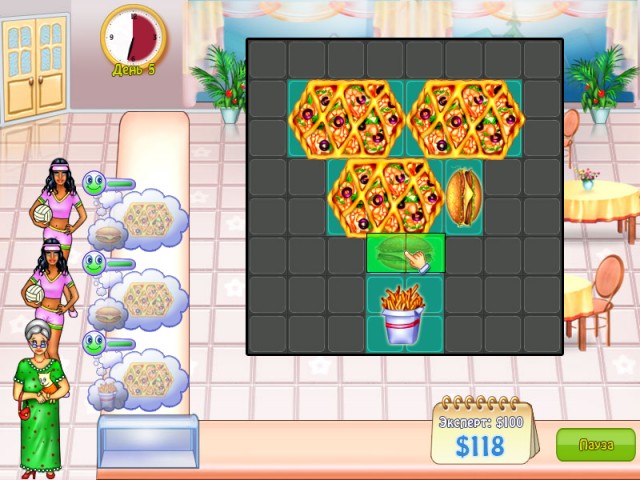
Task: Select the burger tile on the board
Action: tap(463, 195)
